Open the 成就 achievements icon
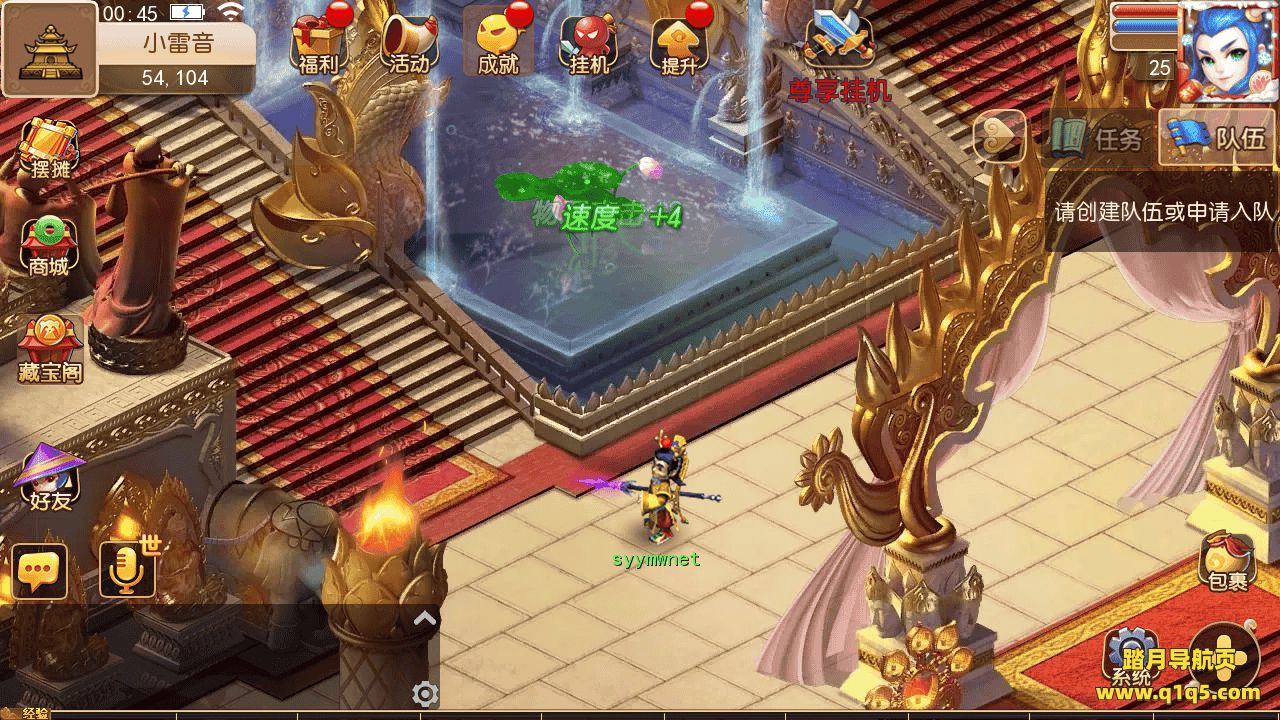Viewport: 1280px width, 720px height. tap(499, 44)
